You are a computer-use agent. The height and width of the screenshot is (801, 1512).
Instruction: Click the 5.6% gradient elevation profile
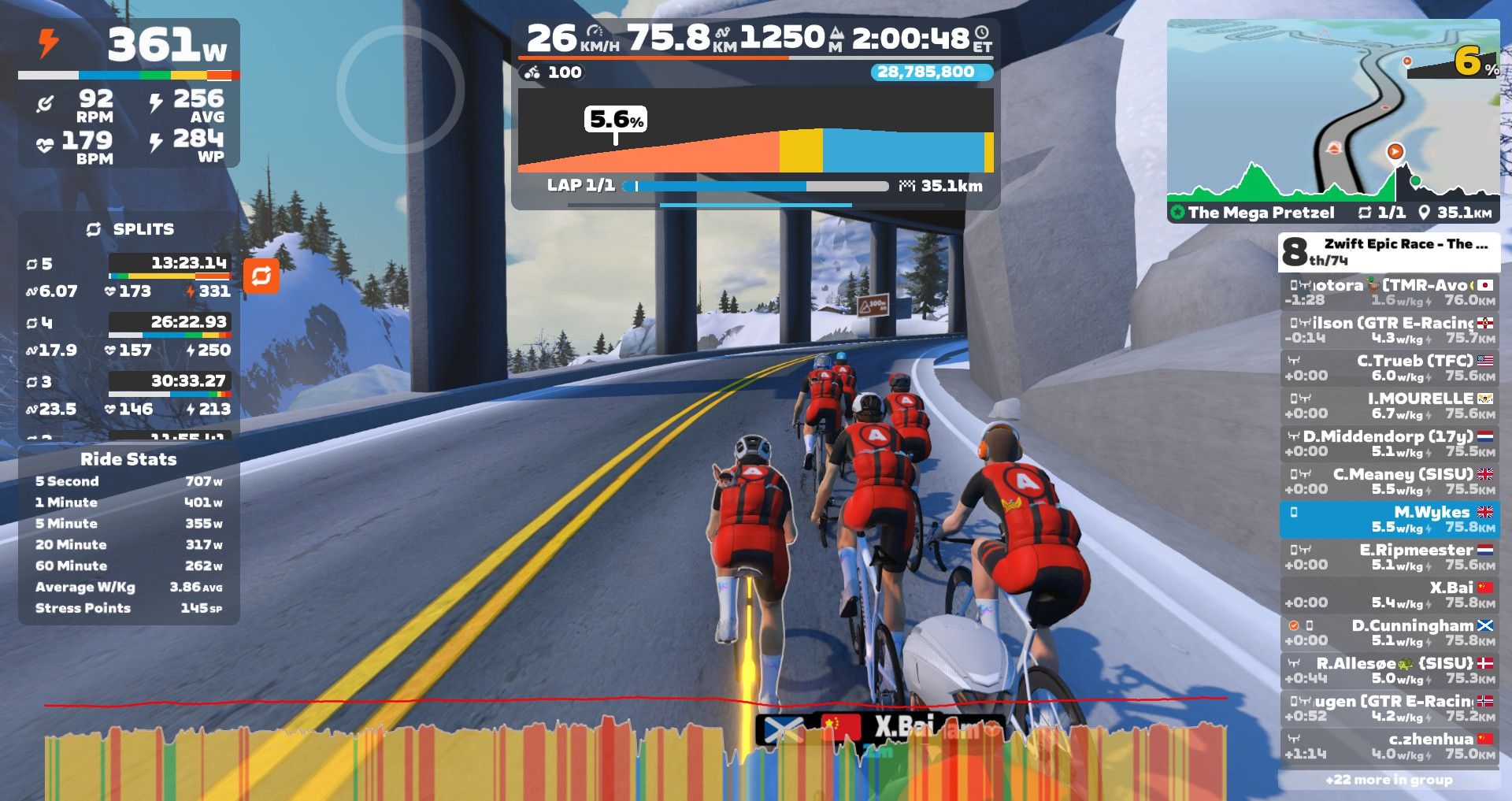754,134
